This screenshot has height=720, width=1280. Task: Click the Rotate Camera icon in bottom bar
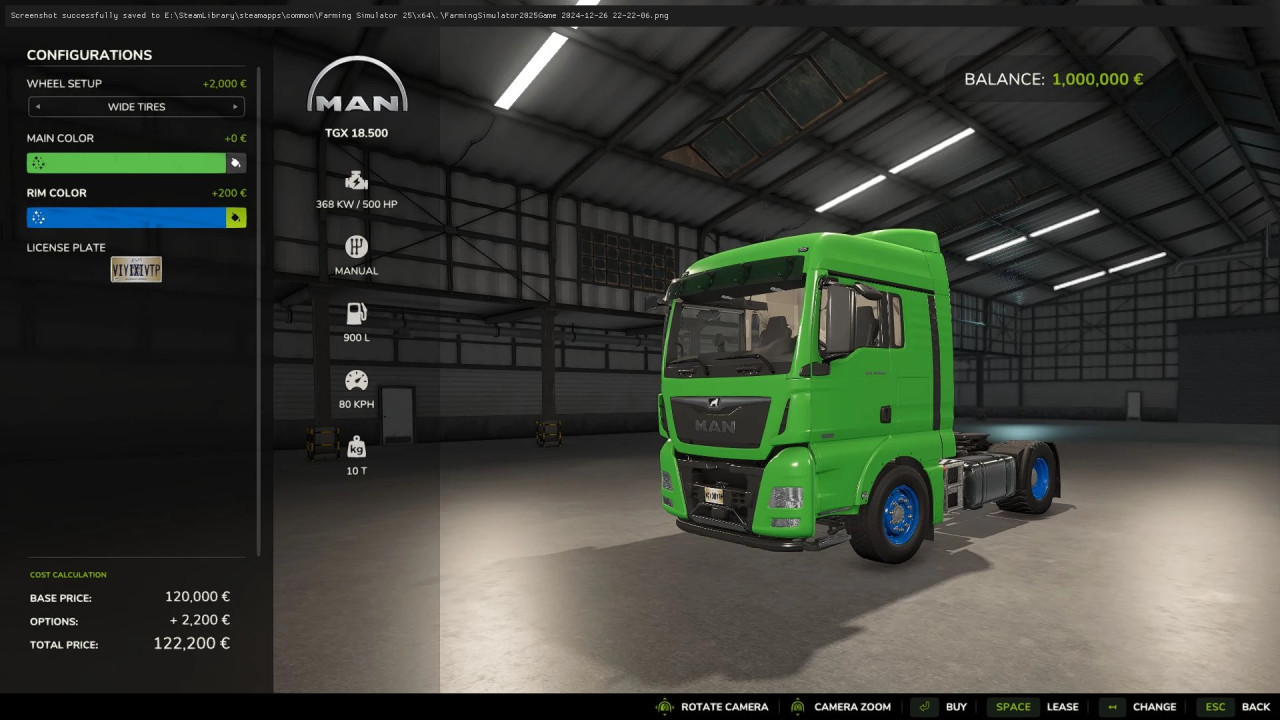click(665, 706)
